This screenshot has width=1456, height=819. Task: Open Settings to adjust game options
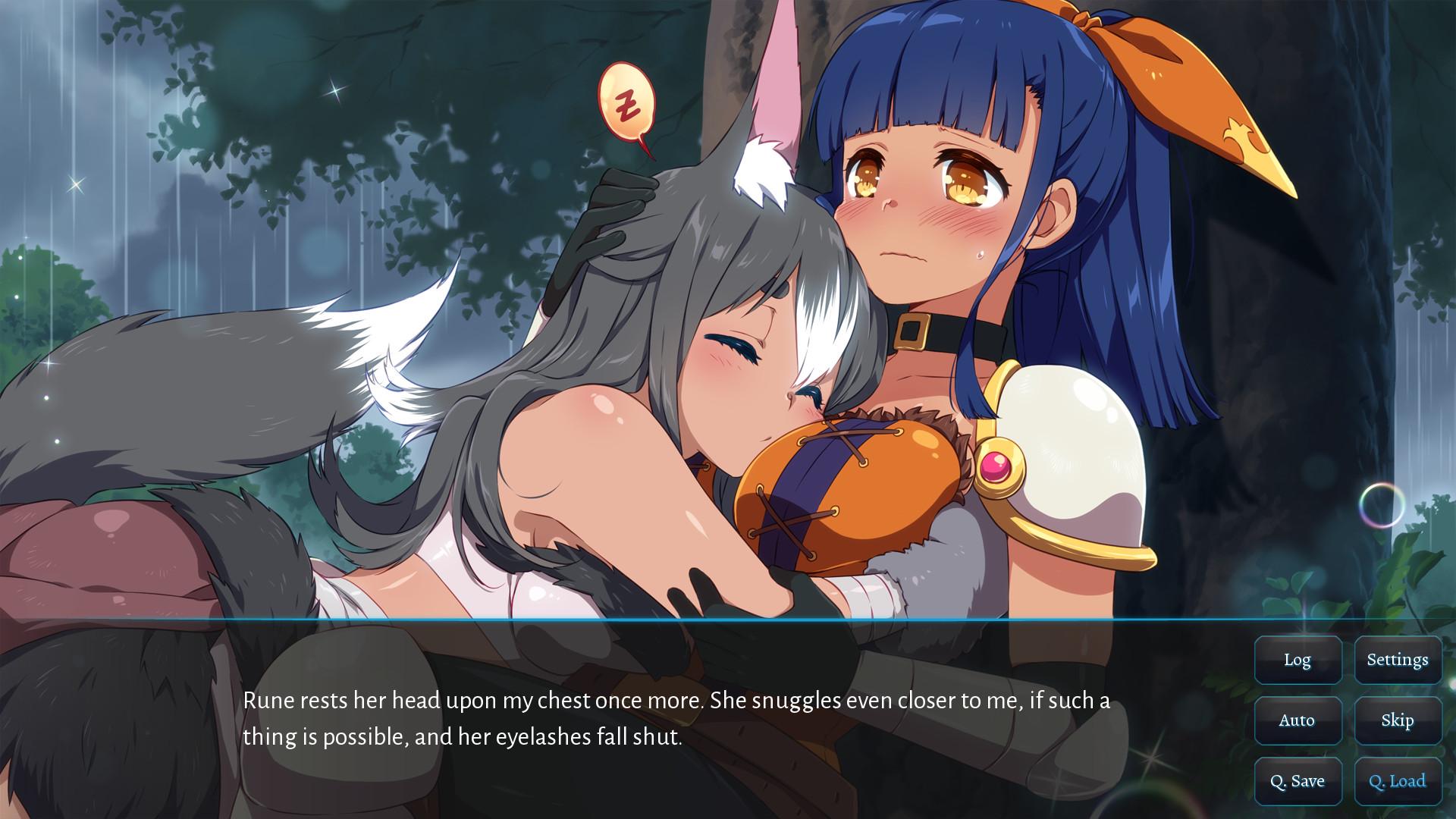point(1398,660)
